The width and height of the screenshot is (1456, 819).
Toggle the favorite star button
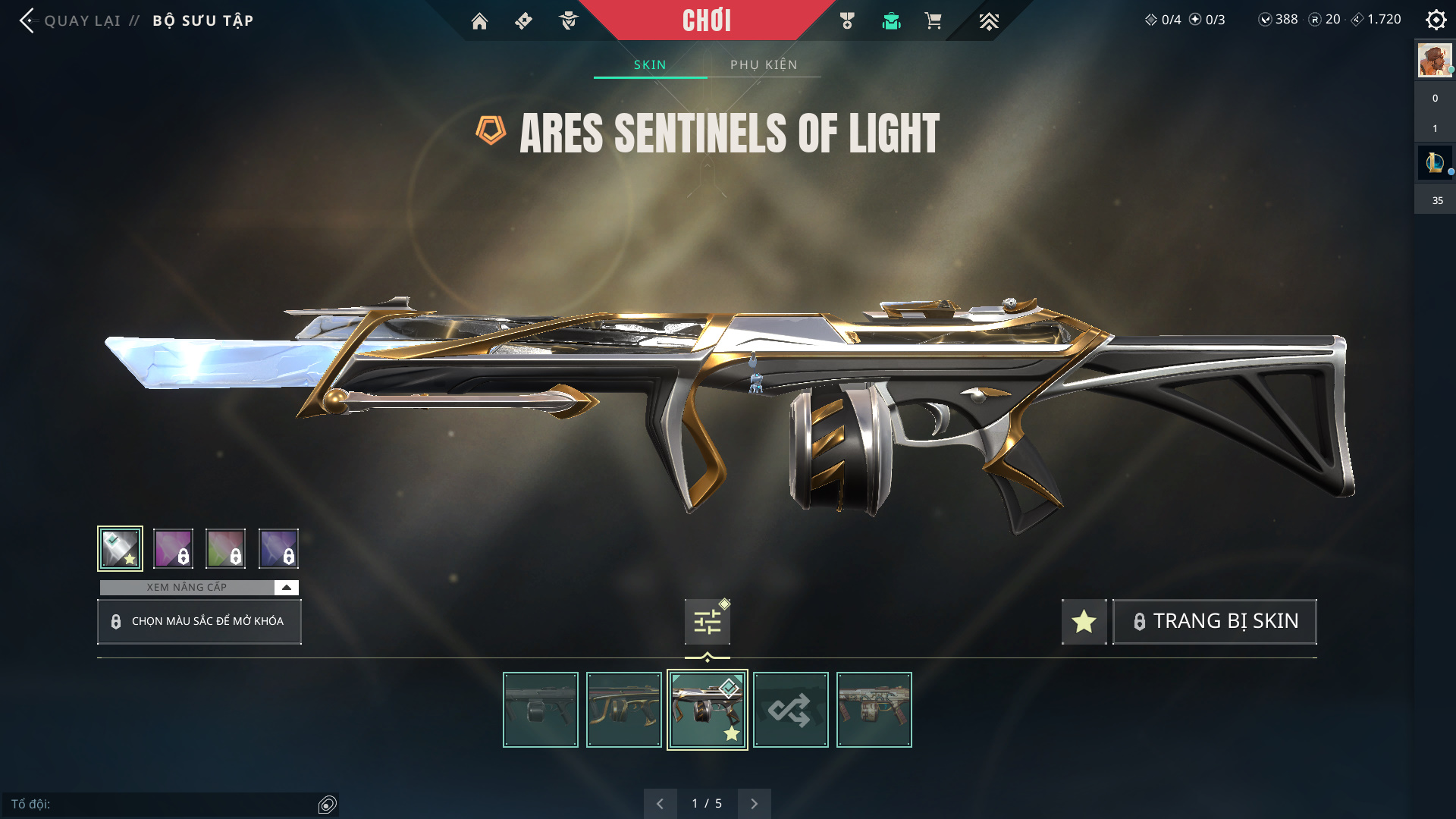coord(1084,622)
